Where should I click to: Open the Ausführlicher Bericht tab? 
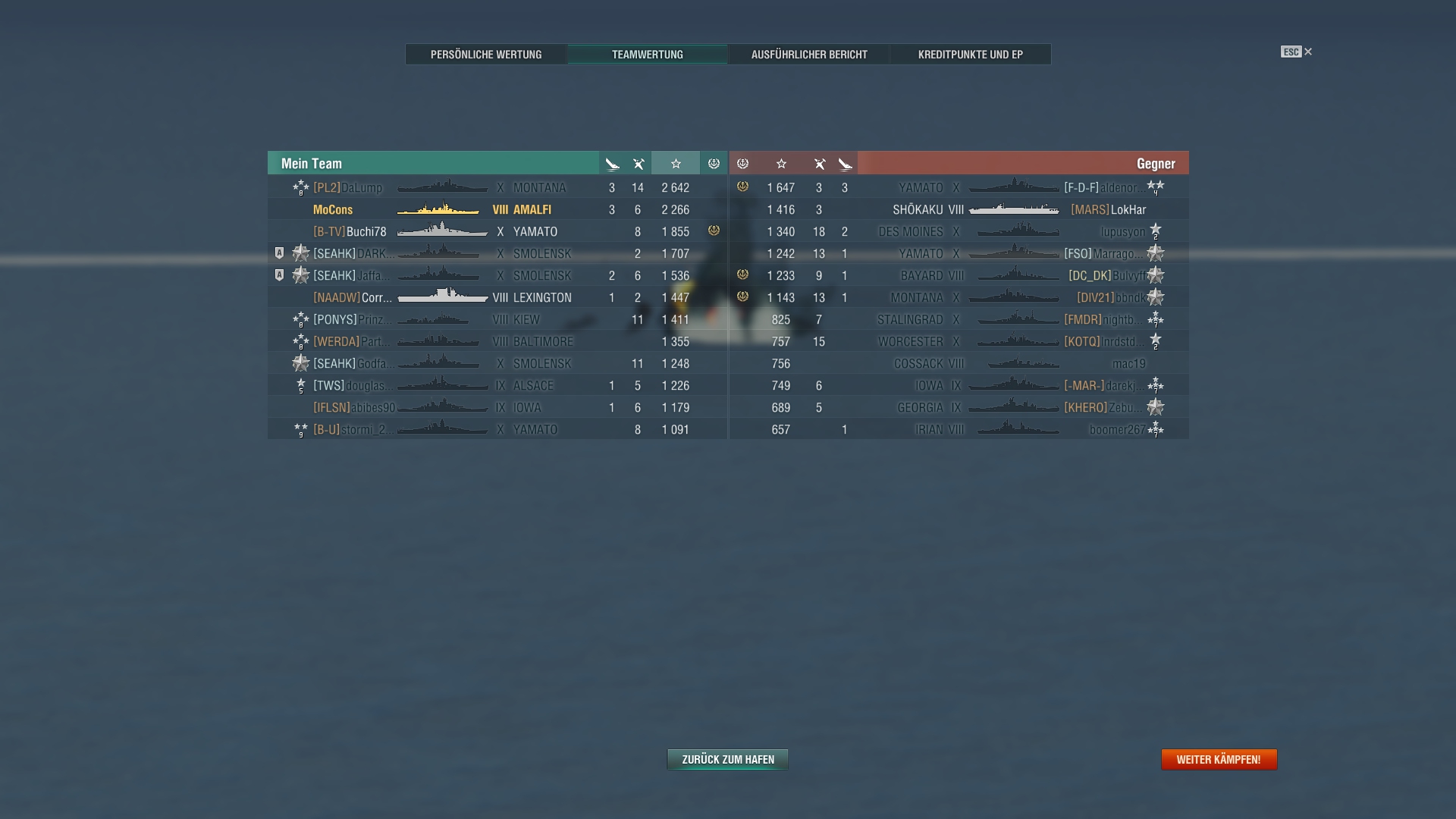click(808, 54)
